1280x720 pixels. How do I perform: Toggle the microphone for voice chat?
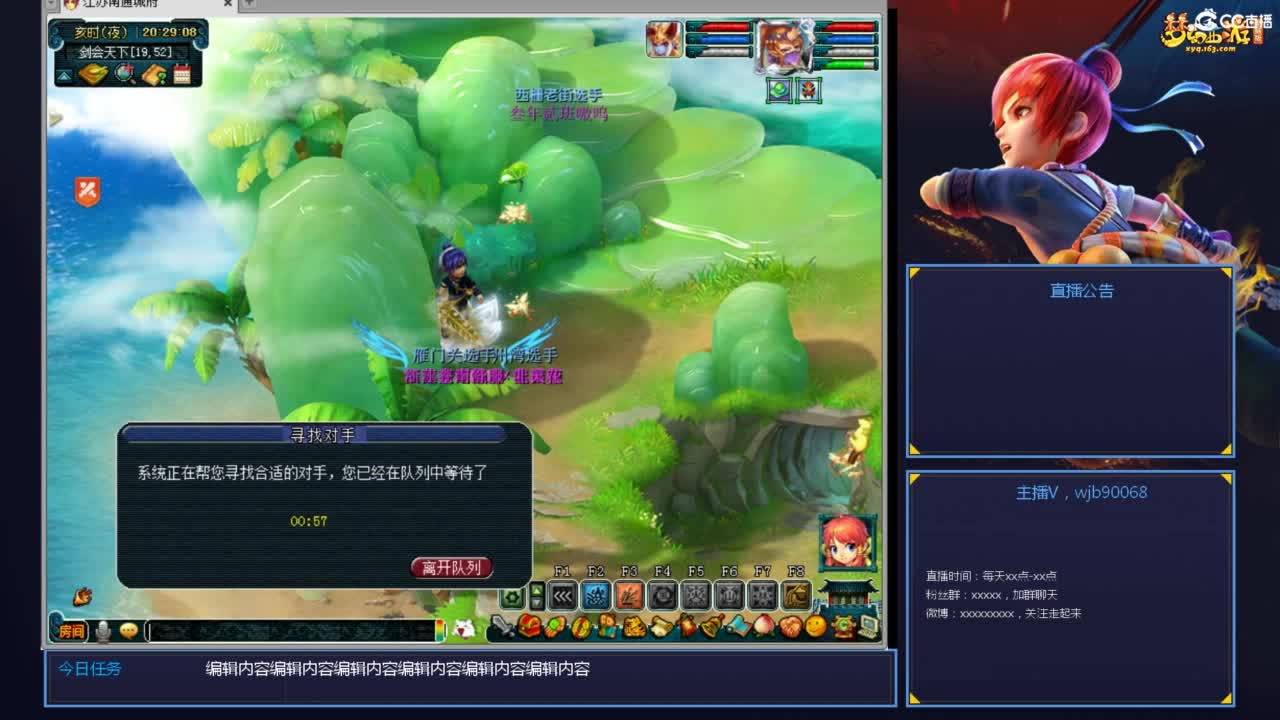[104, 630]
